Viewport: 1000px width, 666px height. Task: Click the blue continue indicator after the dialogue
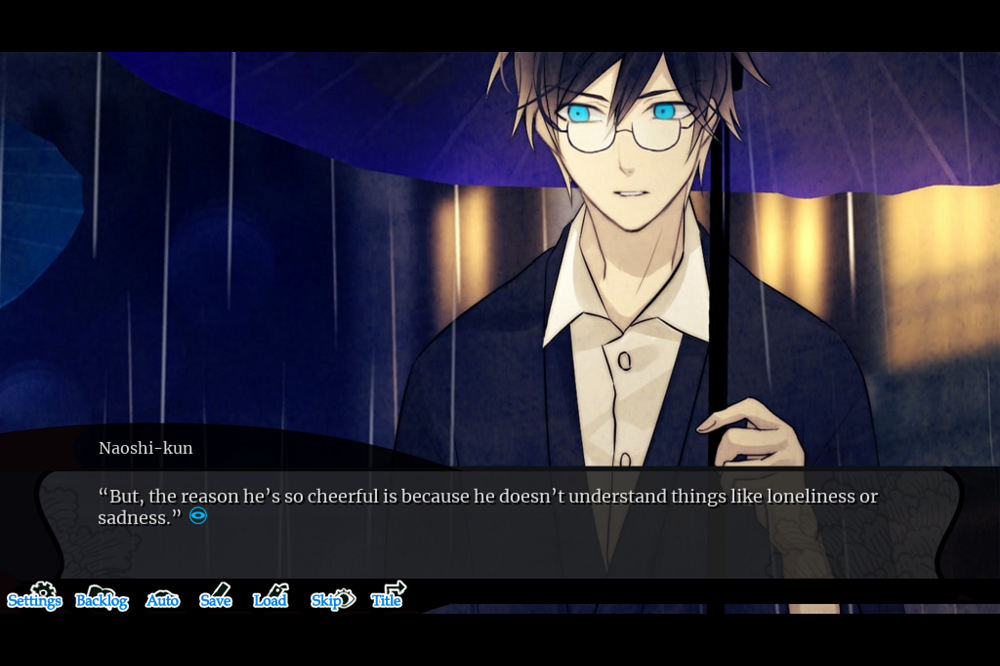click(x=198, y=516)
